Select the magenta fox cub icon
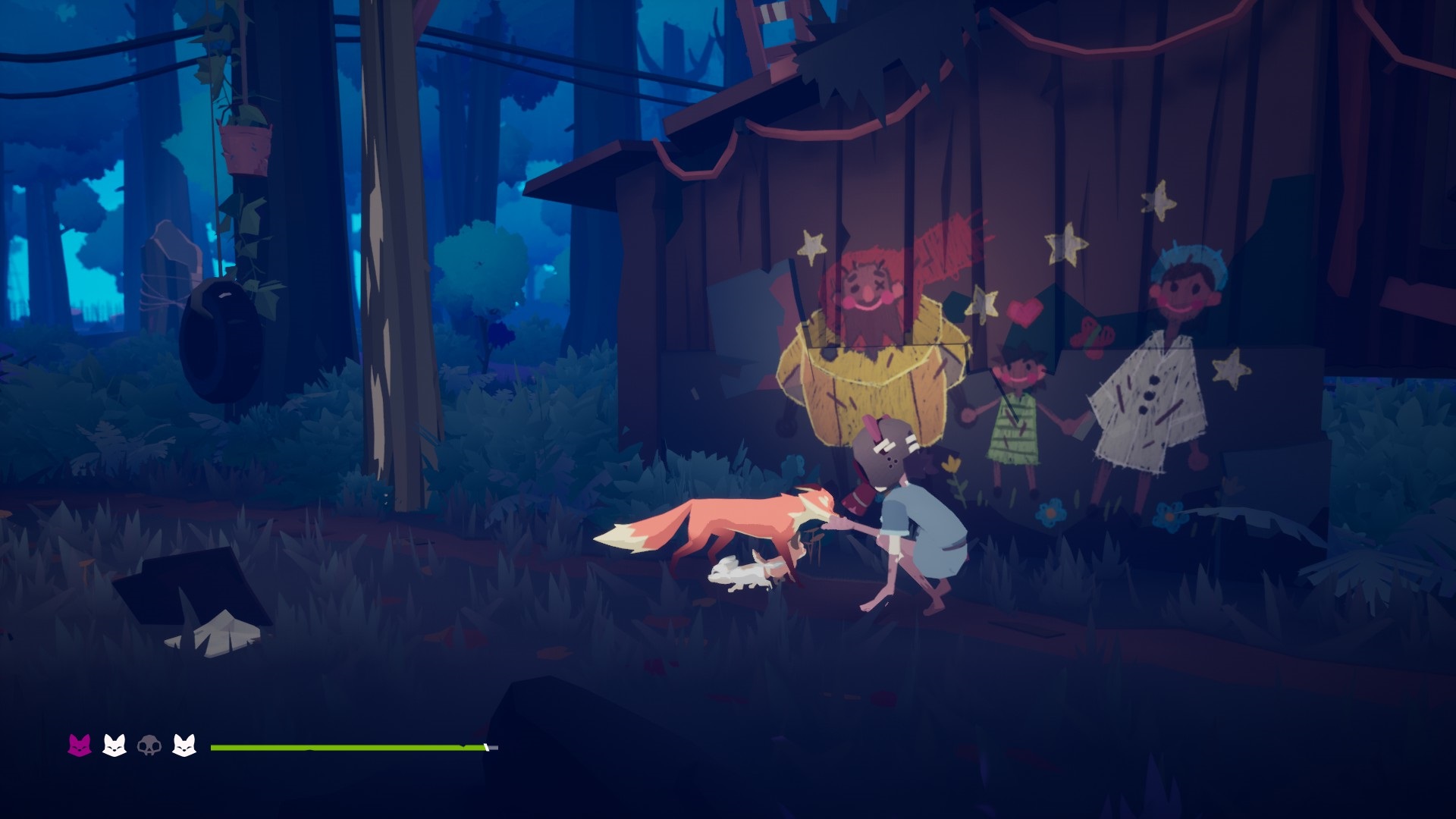 tap(80, 745)
